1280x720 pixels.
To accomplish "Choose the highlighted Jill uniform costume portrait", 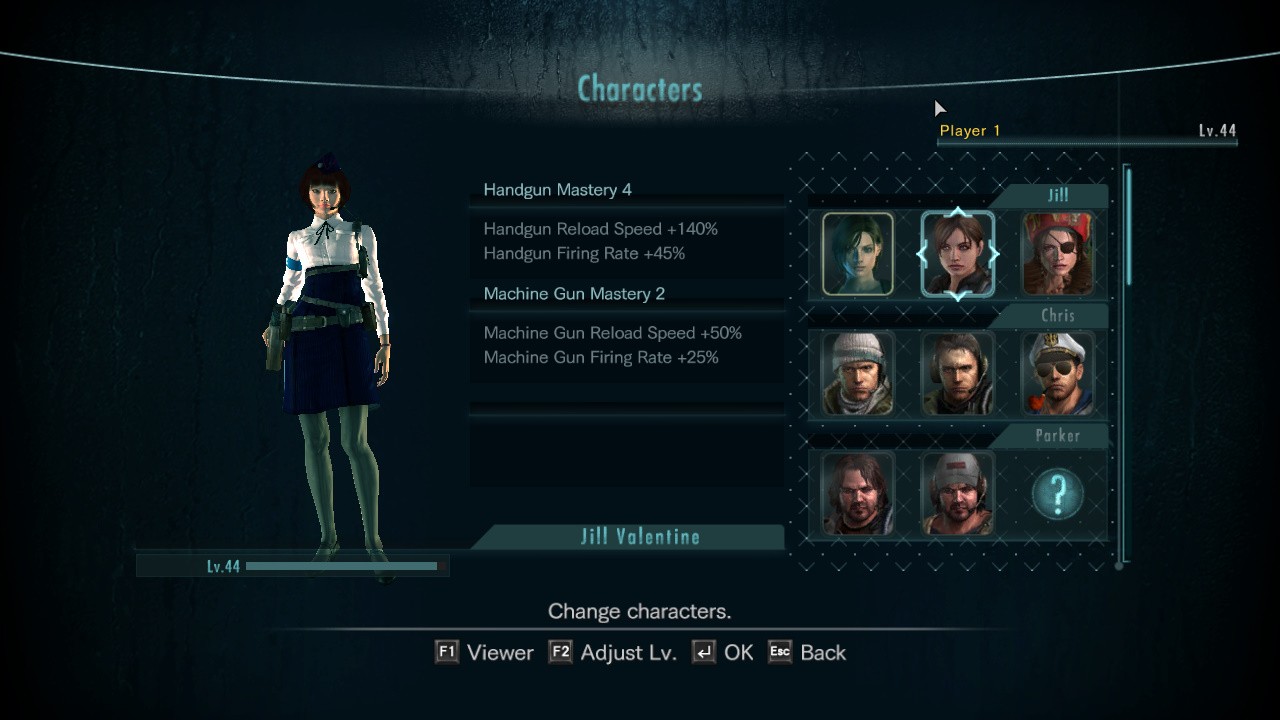I will pos(957,254).
